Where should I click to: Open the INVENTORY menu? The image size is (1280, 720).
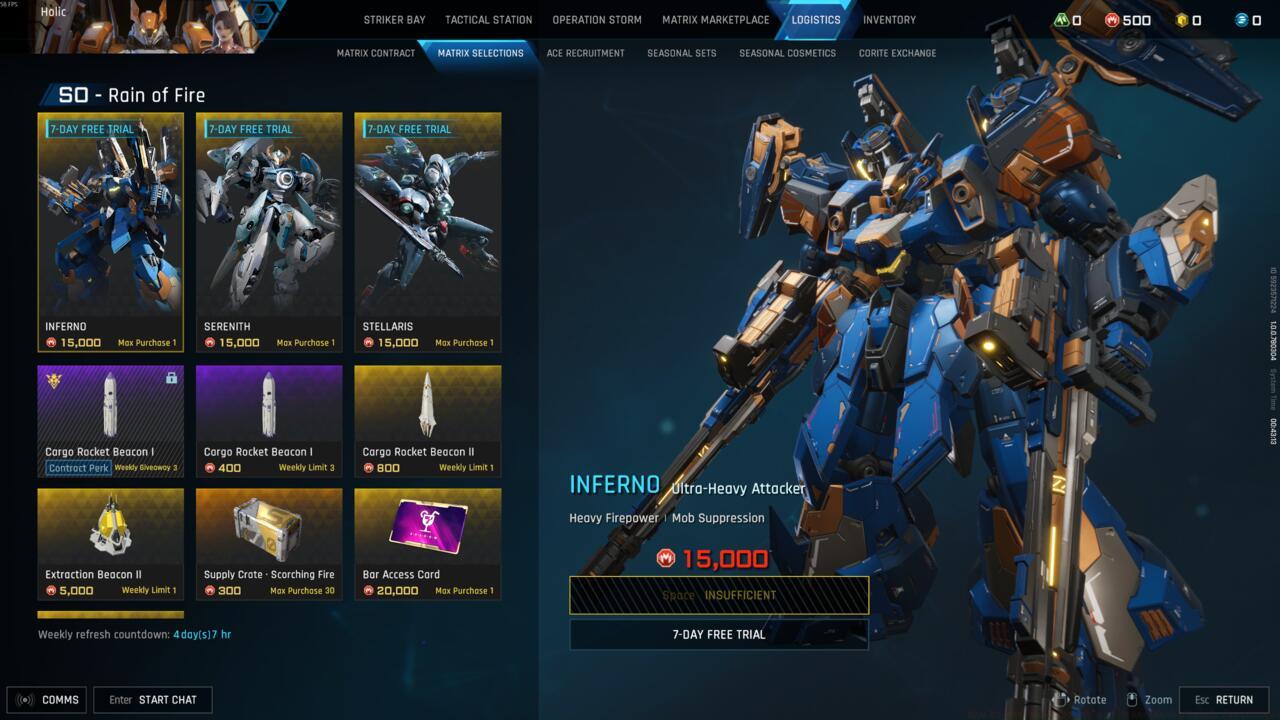pos(889,19)
